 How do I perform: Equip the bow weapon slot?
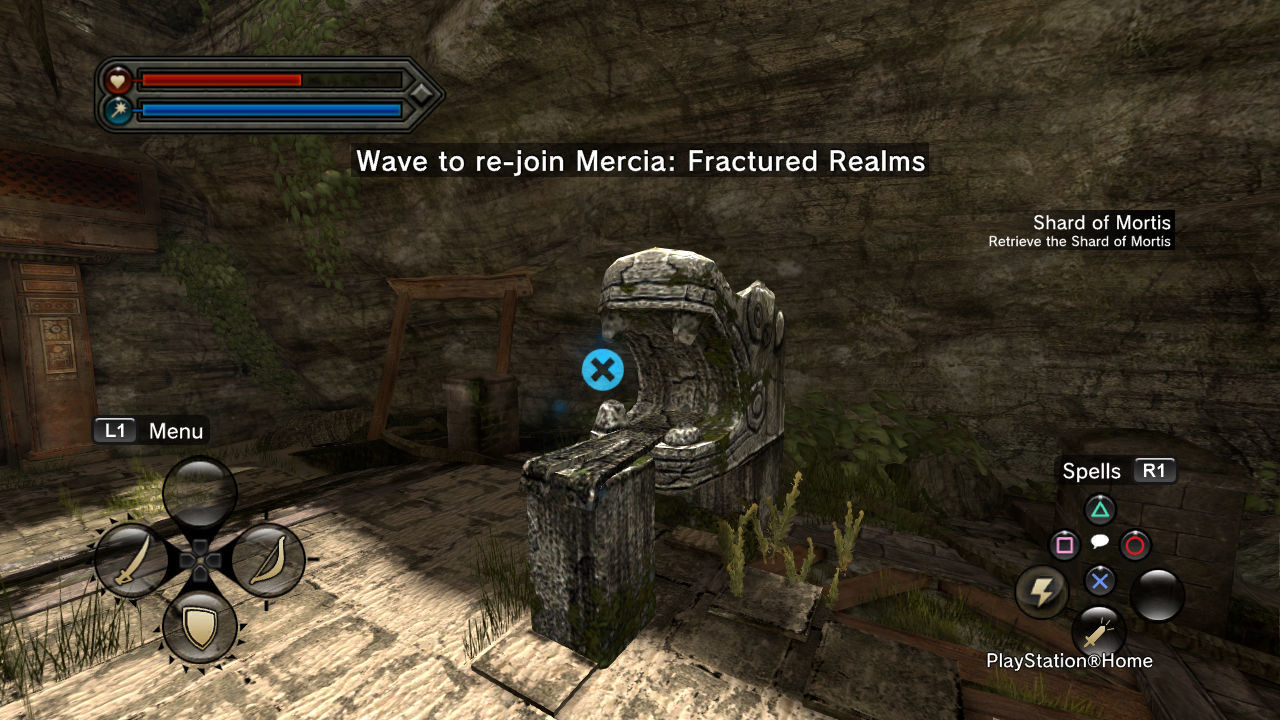[268, 561]
